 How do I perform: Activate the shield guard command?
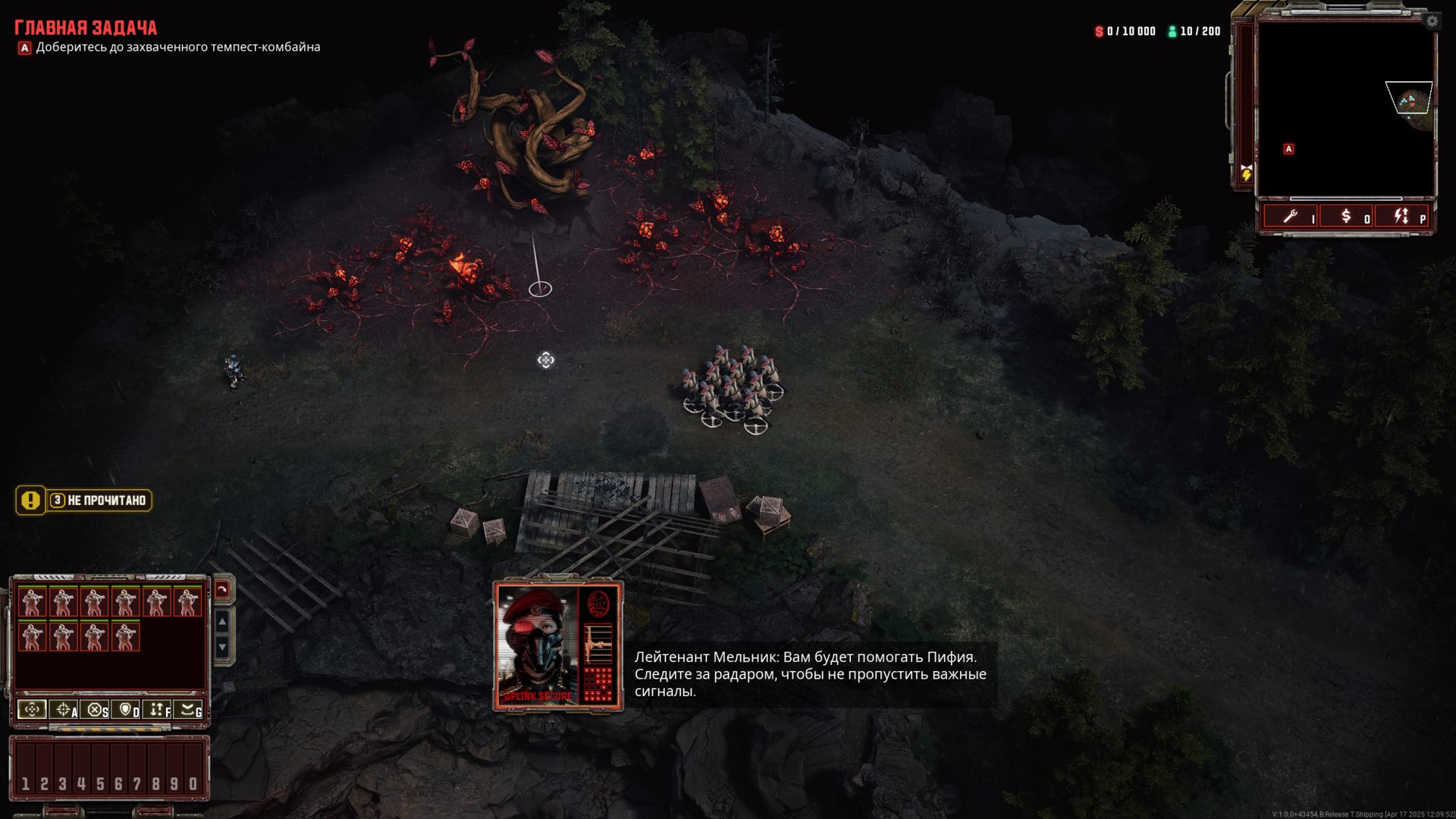127,710
